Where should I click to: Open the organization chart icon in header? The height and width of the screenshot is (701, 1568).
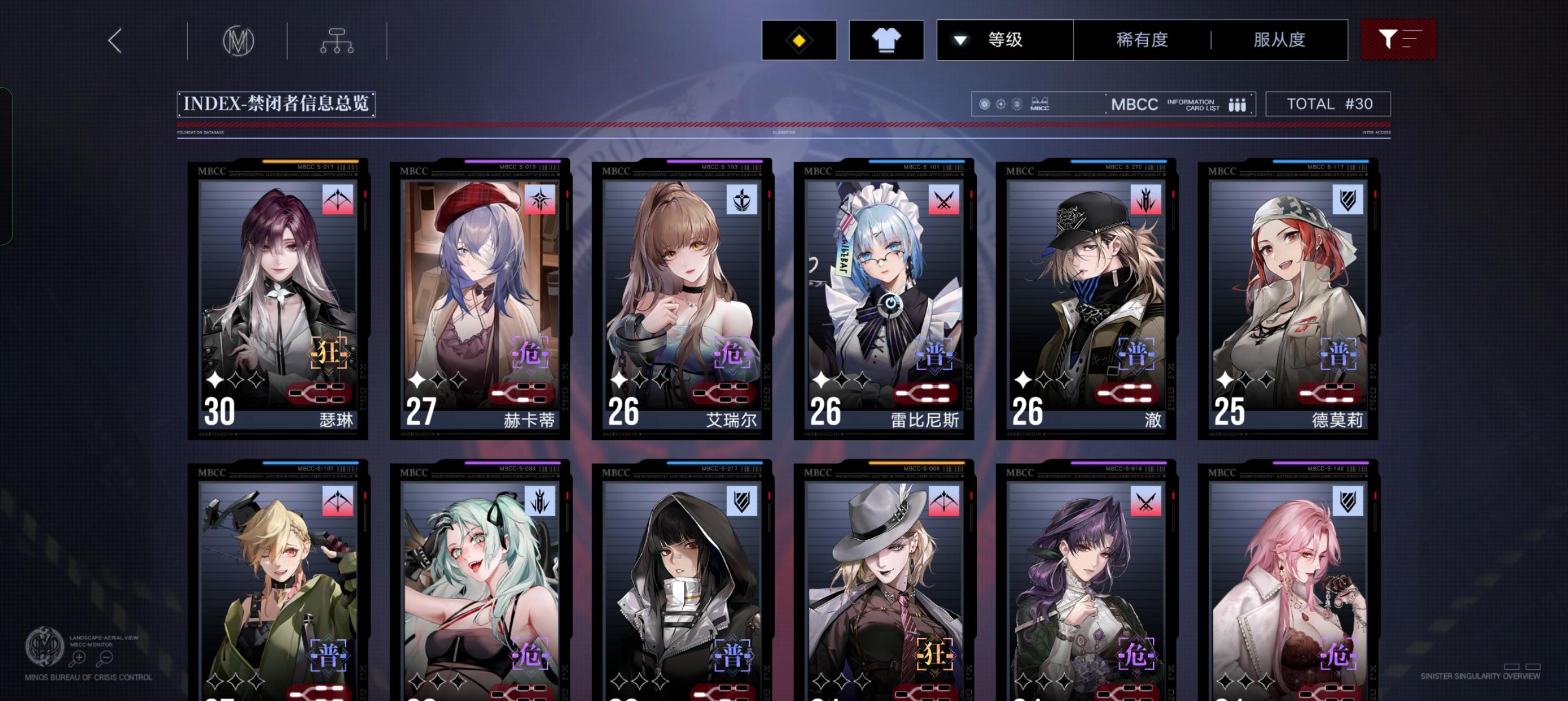click(337, 39)
